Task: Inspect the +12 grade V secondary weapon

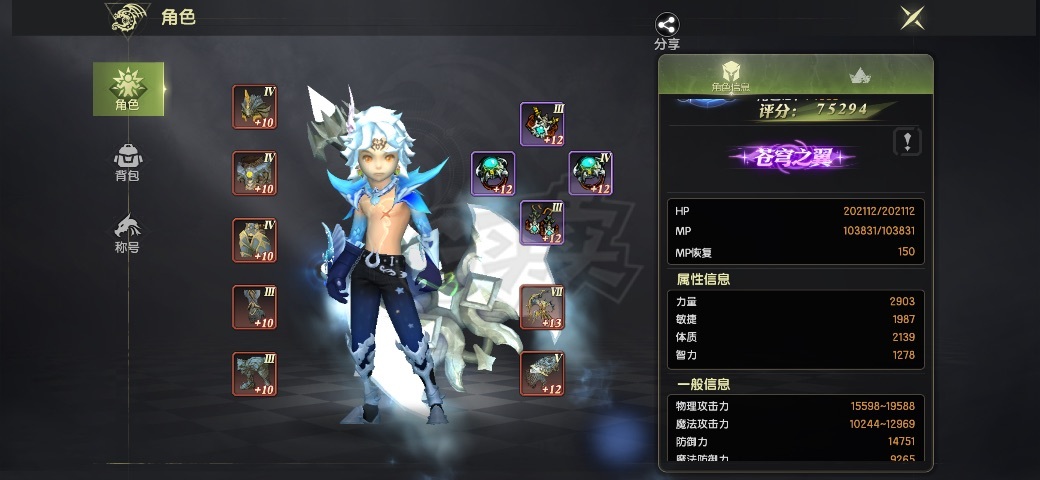Action: [542, 374]
